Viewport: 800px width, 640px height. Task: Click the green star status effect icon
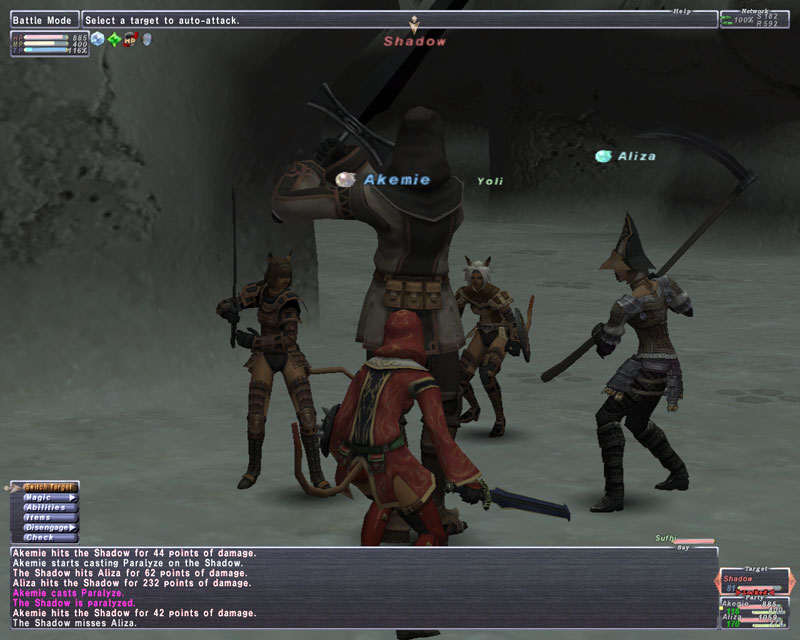coord(113,40)
